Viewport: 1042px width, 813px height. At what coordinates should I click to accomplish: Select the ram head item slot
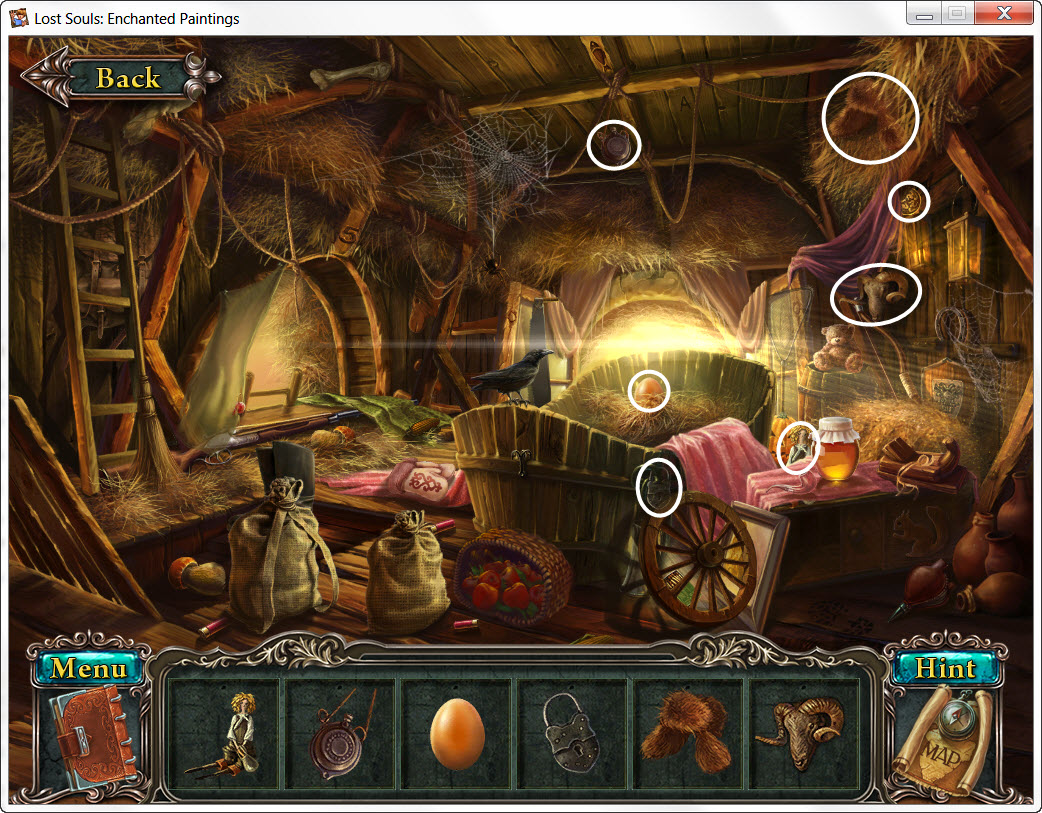tap(804, 735)
